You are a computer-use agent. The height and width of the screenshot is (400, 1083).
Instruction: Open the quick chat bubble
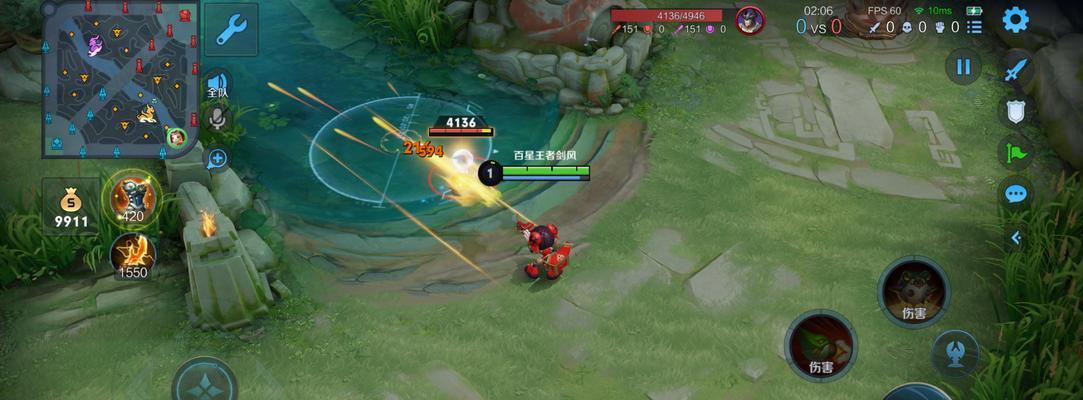click(x=1016, y=194)
